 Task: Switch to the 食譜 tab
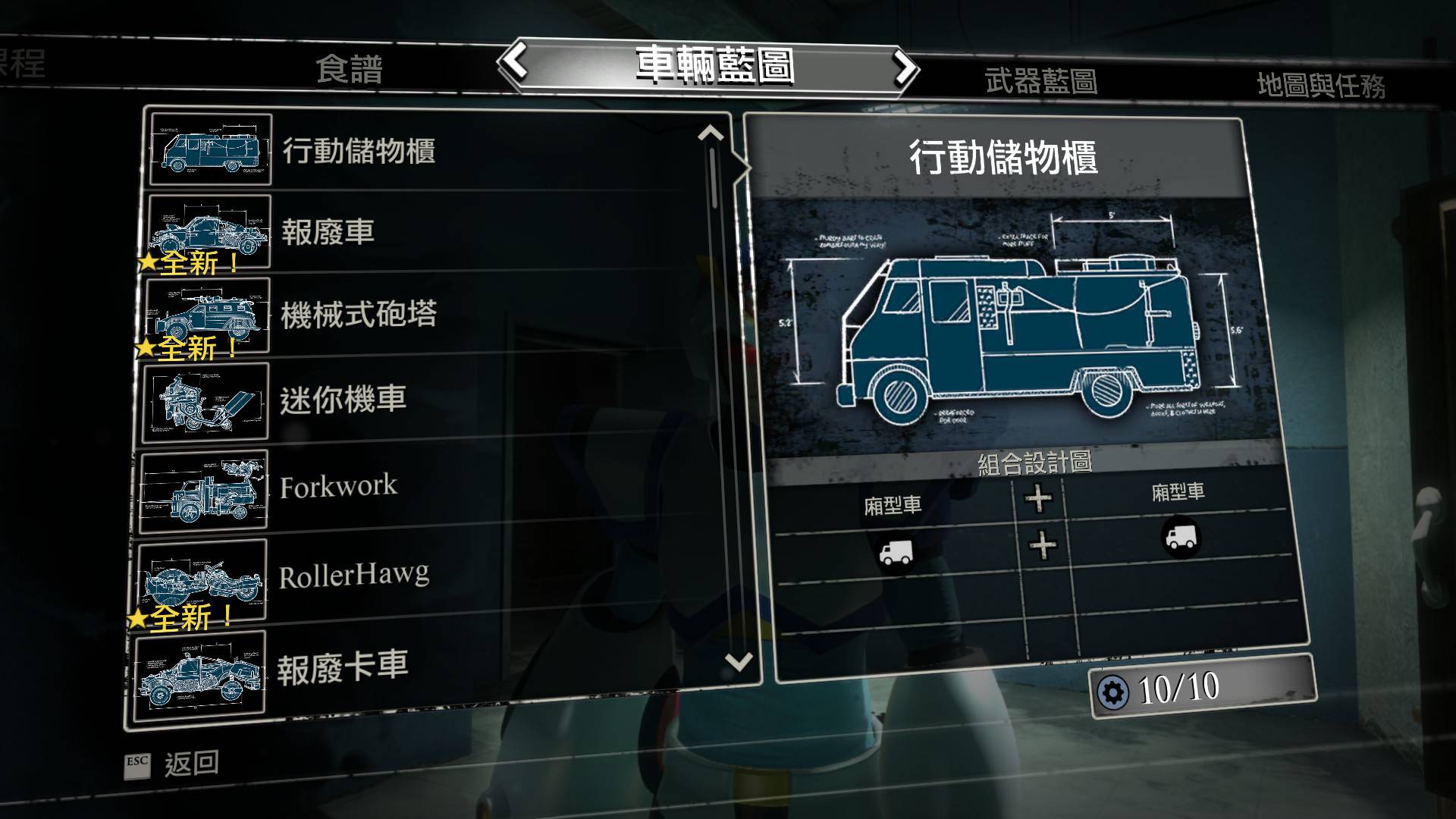[x=349, y=70]
